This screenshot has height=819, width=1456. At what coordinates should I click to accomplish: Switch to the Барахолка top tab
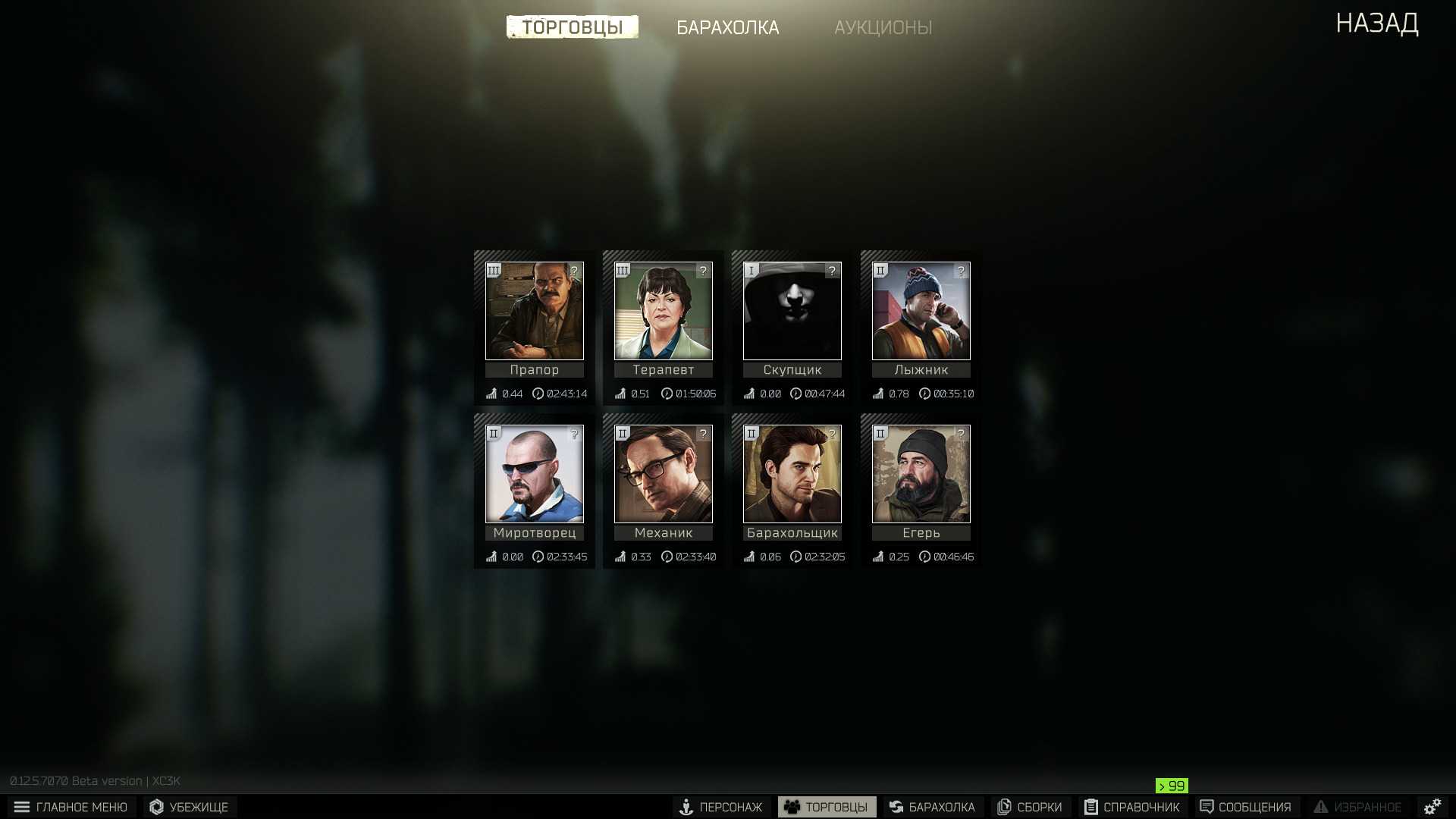click(x=727, y=27)
